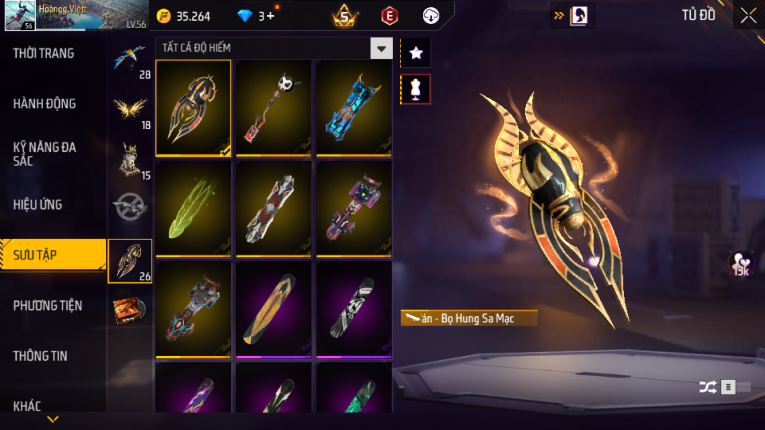765x430 pixels.
Task: Open the player profile avatar
Action: point(22,16)
